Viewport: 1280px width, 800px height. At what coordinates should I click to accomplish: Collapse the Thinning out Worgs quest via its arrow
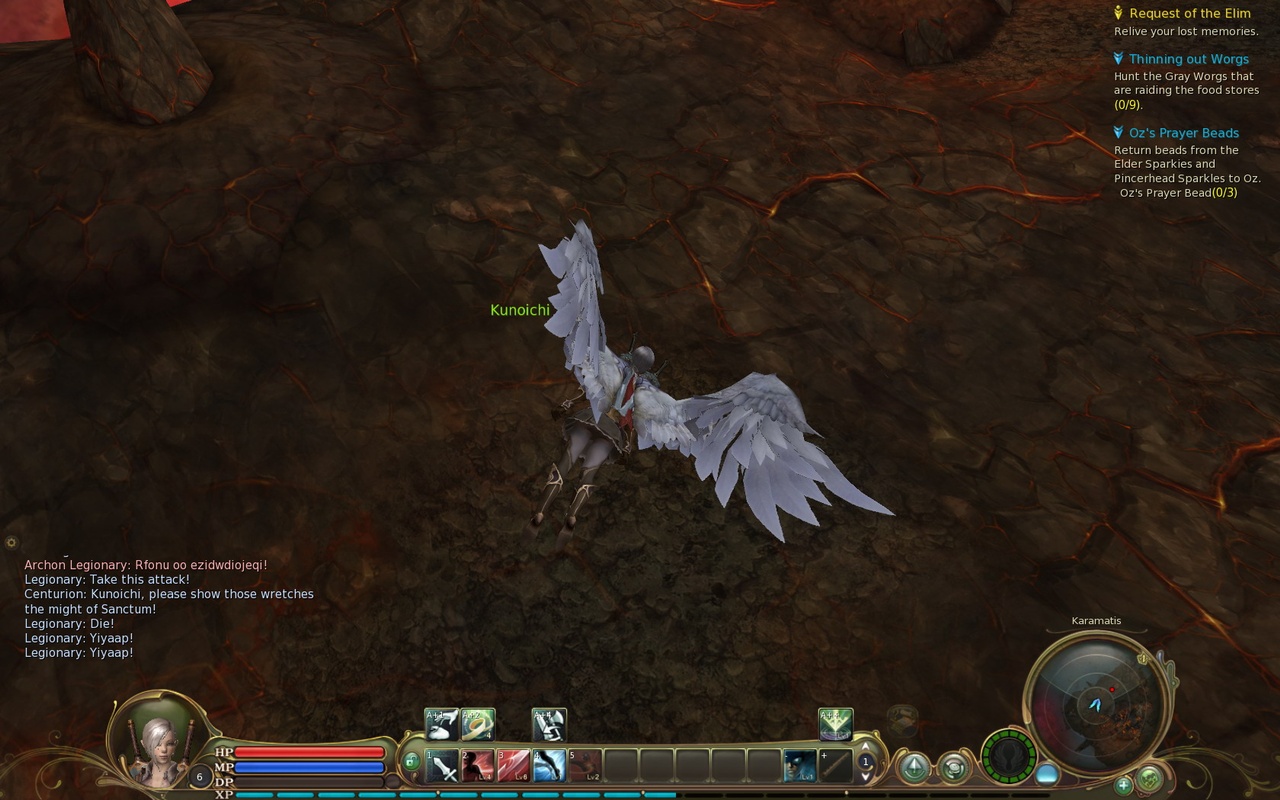(x=1117, y=59)
